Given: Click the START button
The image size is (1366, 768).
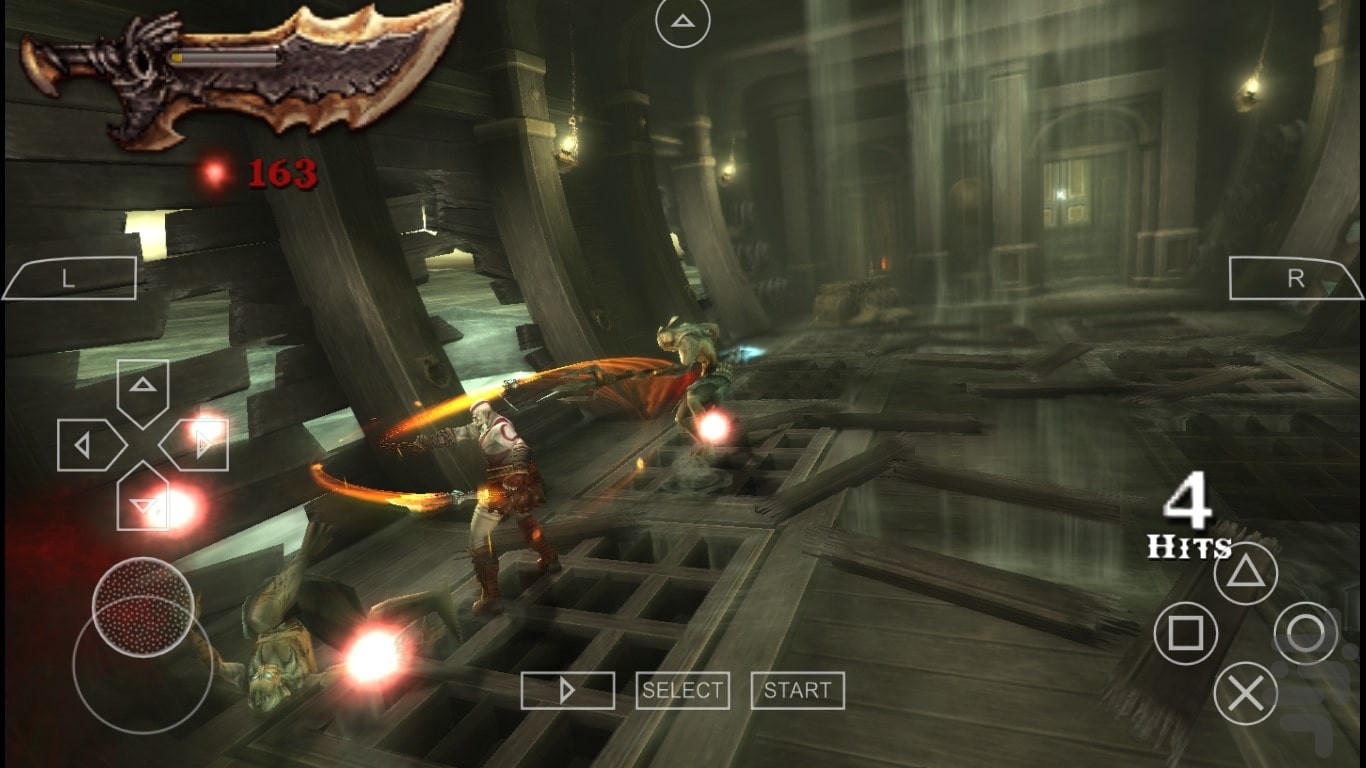Looking at the screenshot, I should [x=797, y=690].
